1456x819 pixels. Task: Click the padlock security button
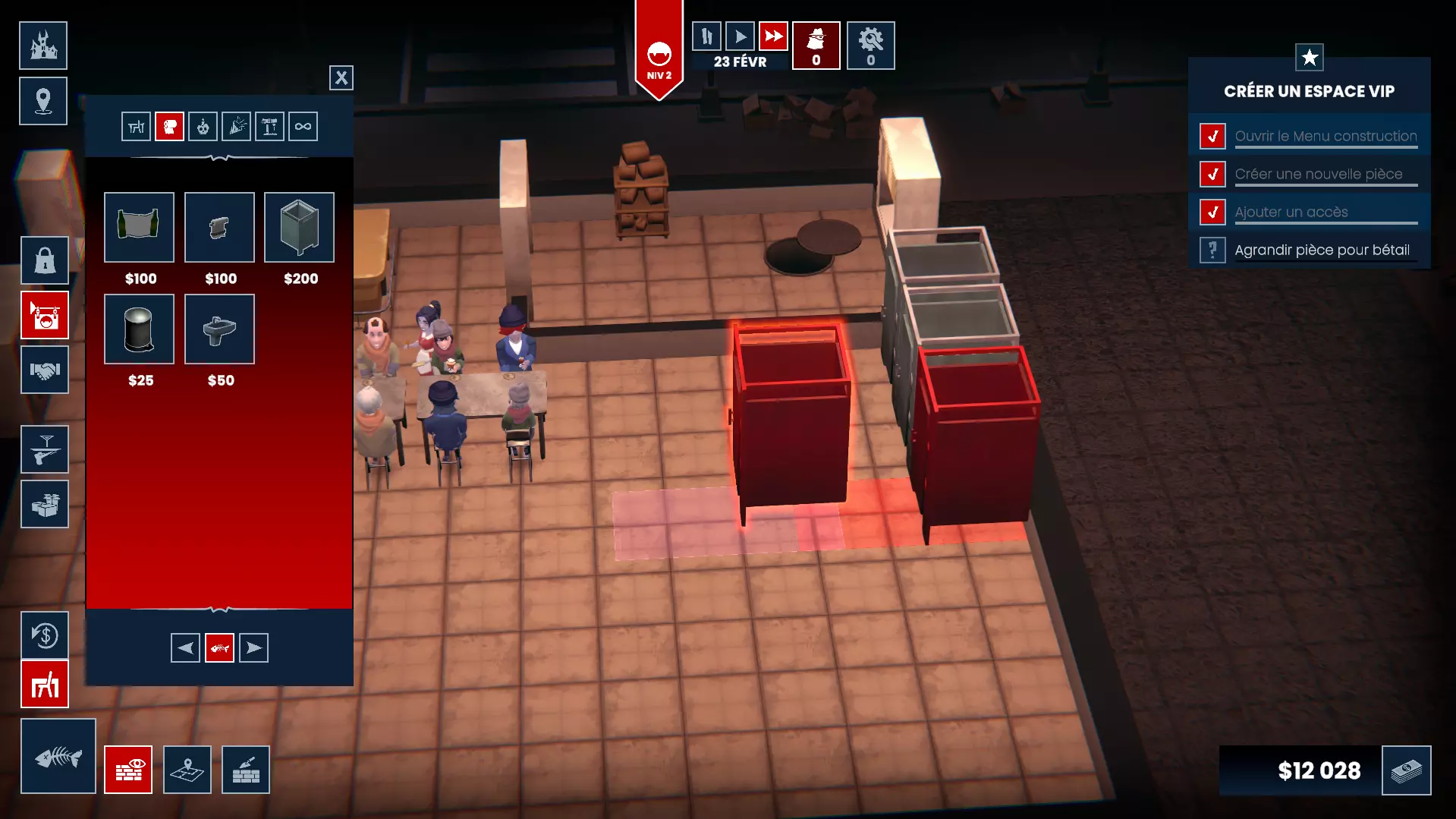pyautogui.click(x=45, y=260)
